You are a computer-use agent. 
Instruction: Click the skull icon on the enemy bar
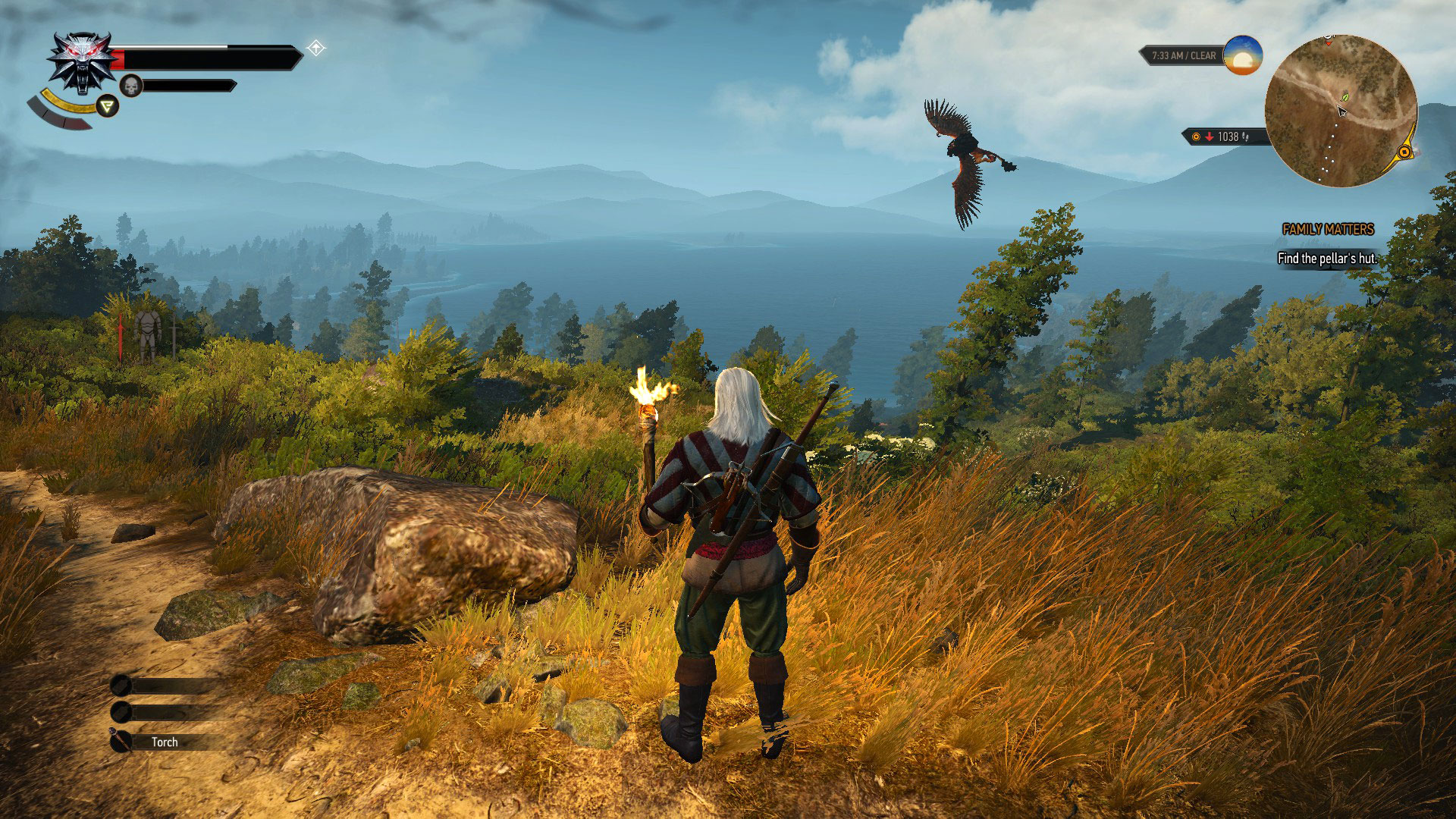(132, 86)
